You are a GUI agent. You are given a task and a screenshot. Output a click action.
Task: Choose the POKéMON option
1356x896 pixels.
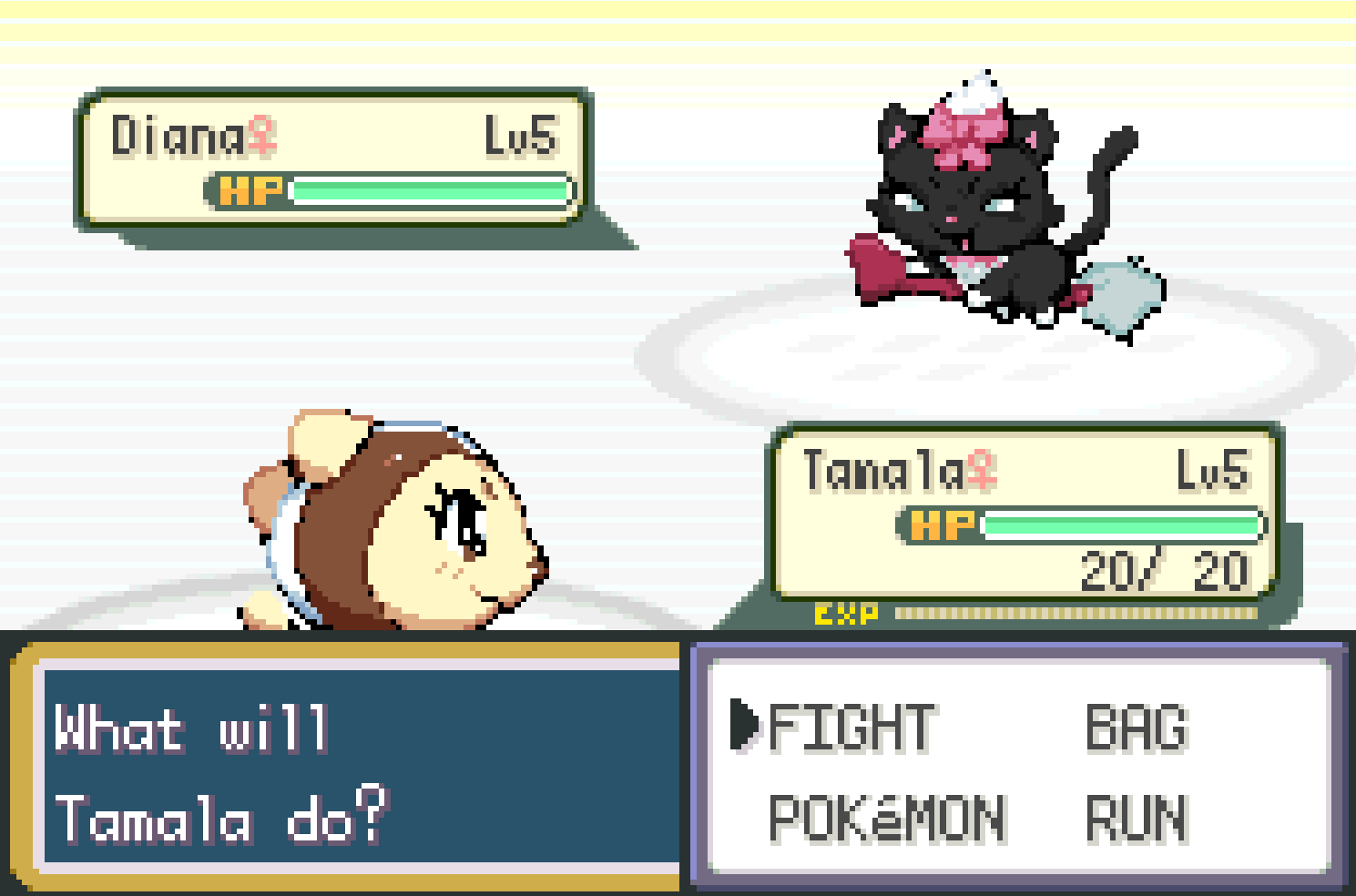click(x=887, y=819)
